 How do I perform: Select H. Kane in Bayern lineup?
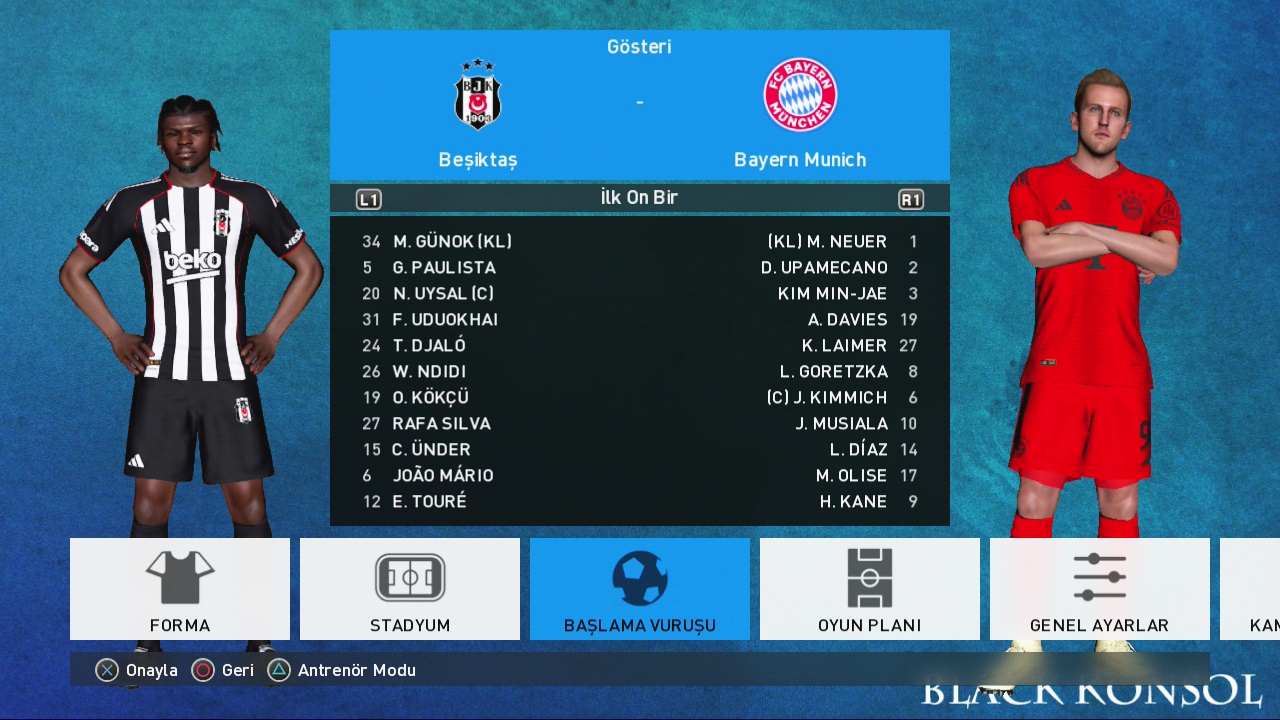(x=853, y=502)
